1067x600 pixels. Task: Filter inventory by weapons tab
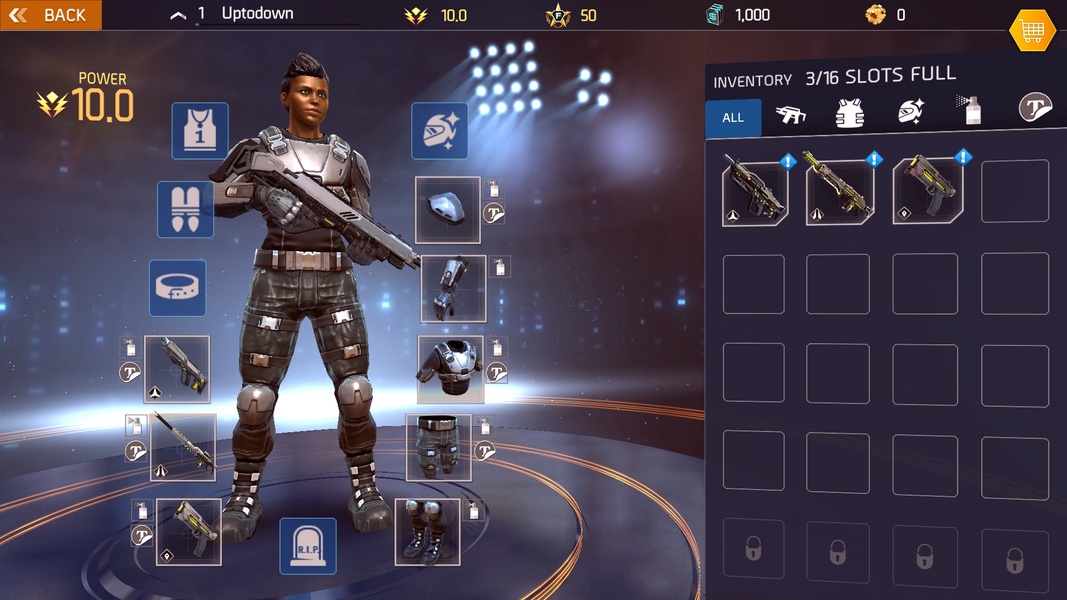(x=791, y=116)
